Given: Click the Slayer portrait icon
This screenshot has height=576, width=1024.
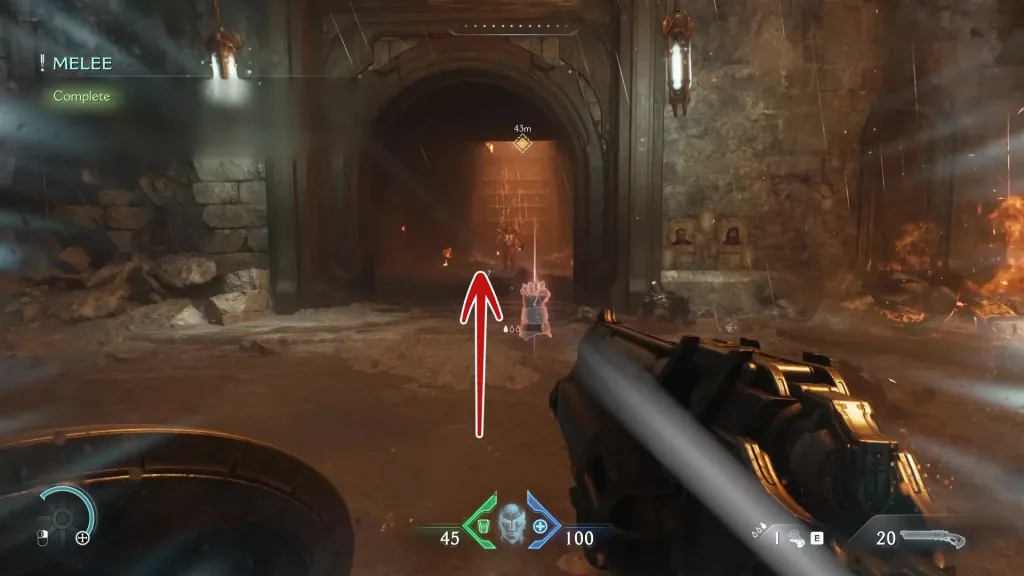Looking at the screenshot, I should [511, 522].
